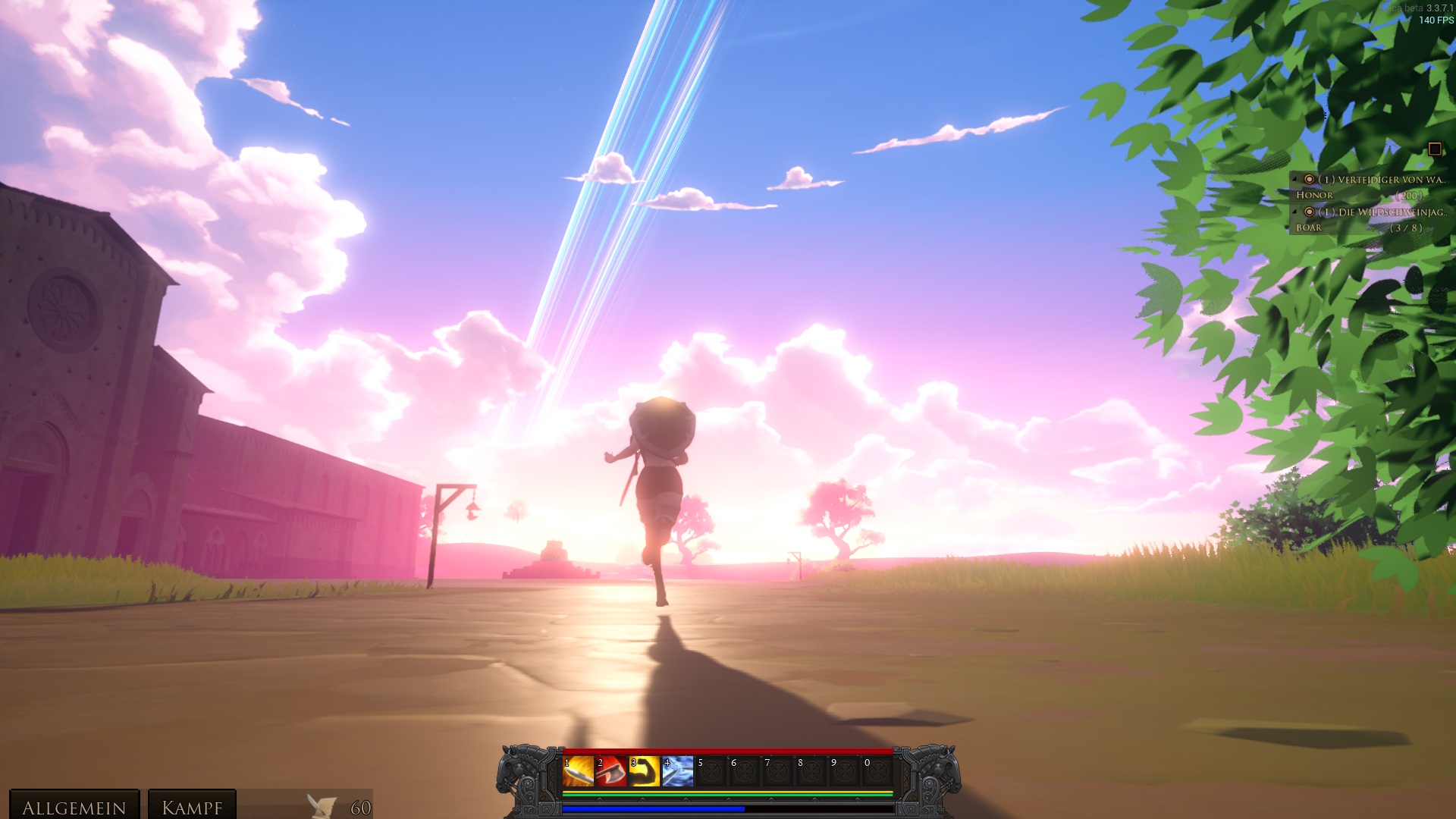This screenshot has width=1456, height=819.
Task: Click the quill and scroll chat icon
Action: 322,806
